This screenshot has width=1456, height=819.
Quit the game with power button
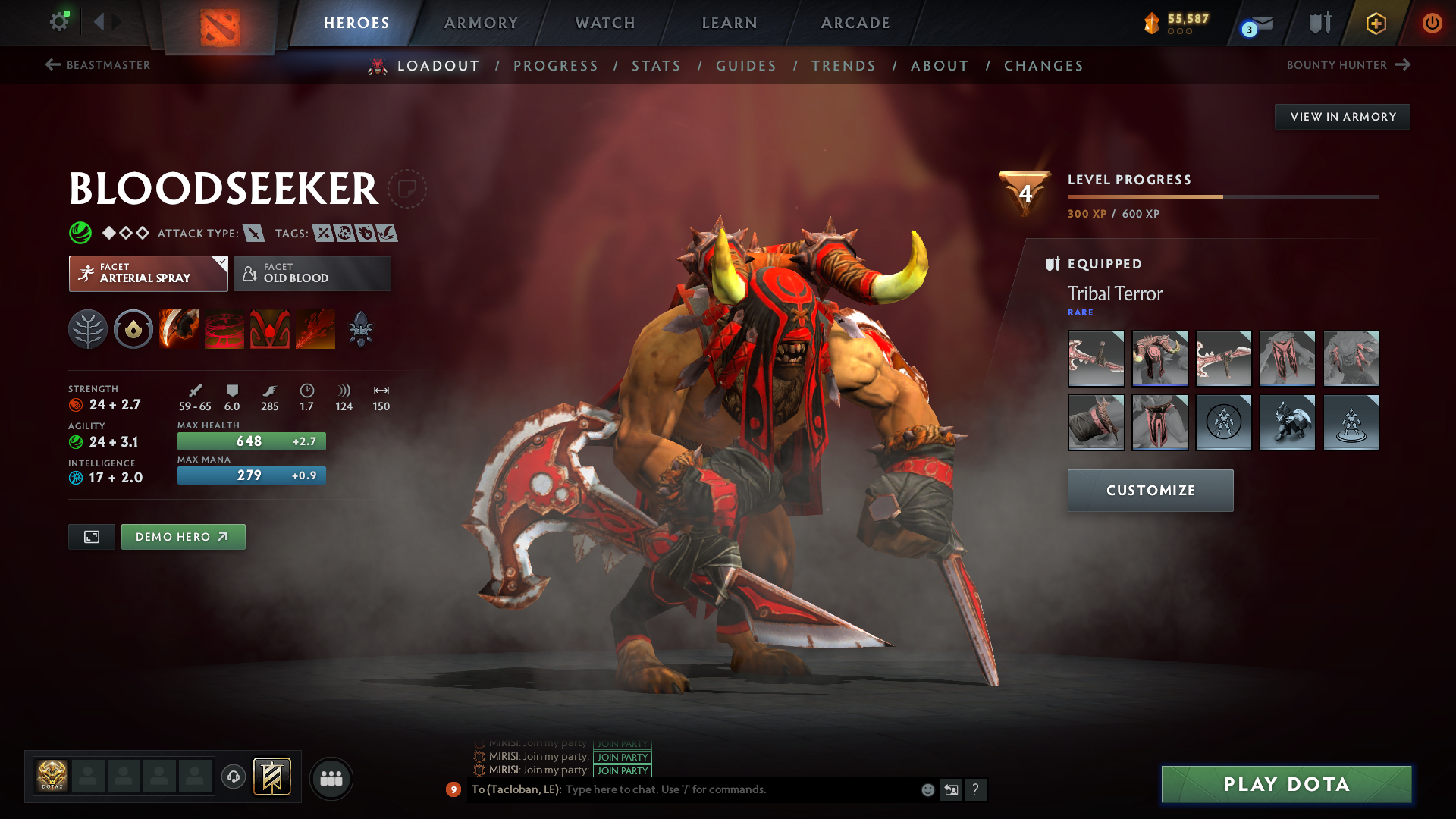(x=1432, y=23)
